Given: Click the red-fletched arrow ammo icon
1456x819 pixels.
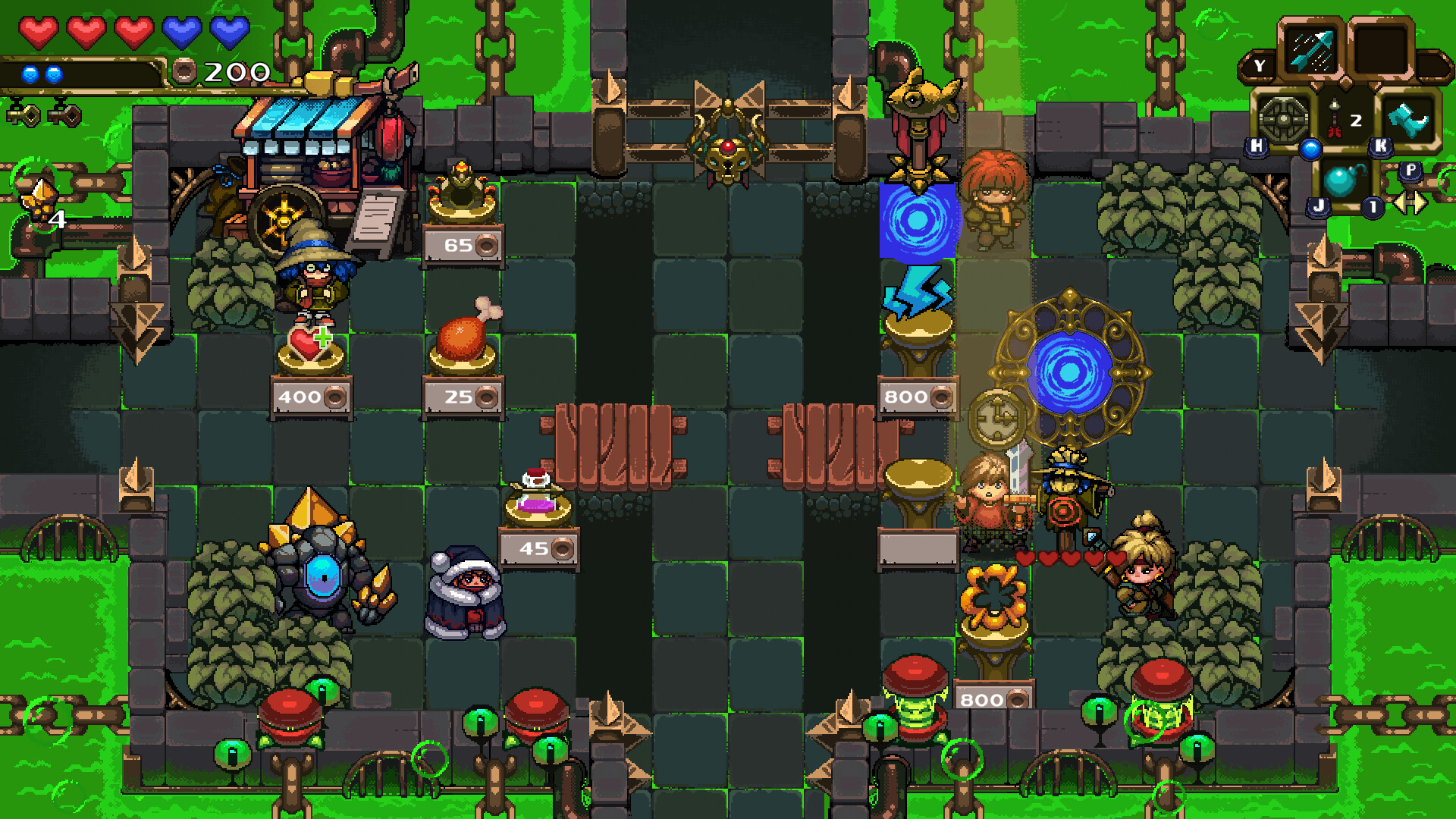Looking at the screenshot, I should click(x=1335, y=120).
